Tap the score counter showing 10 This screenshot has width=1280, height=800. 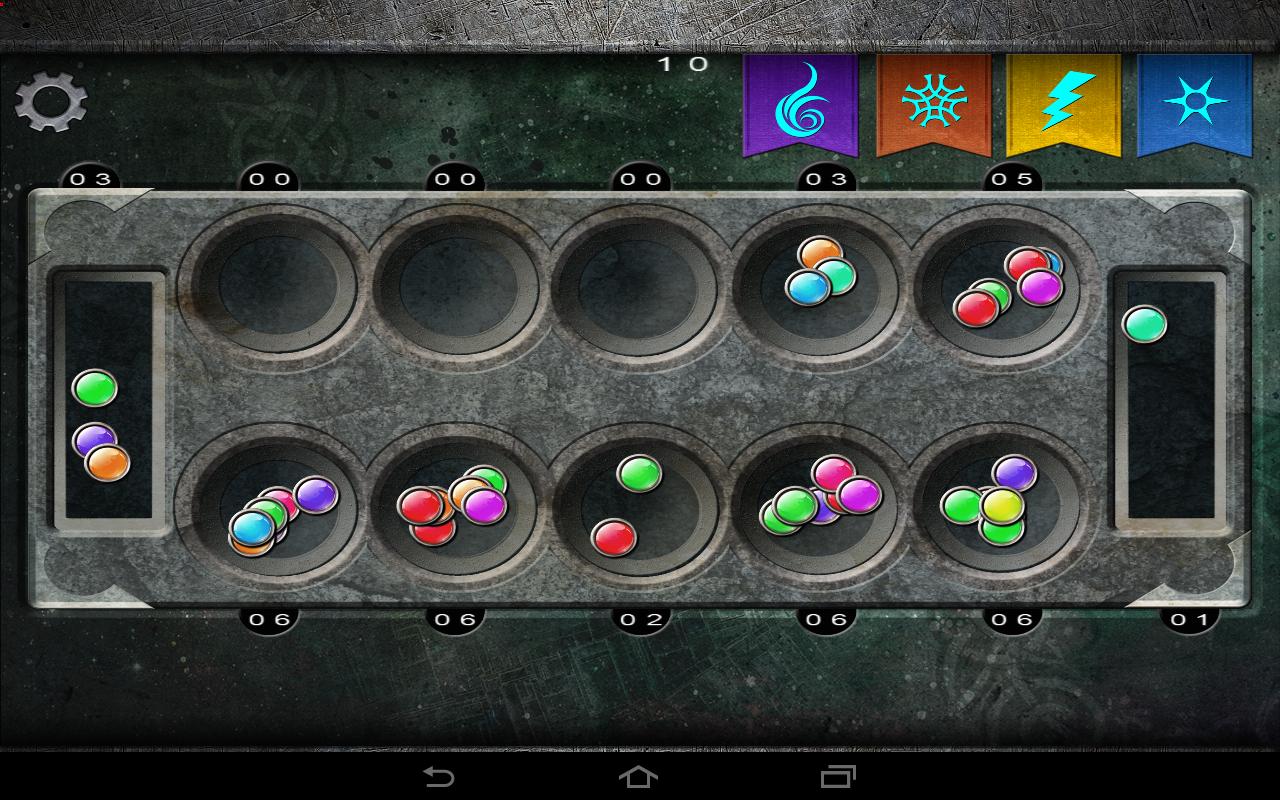pyautogui.click(x=681, y=62)
